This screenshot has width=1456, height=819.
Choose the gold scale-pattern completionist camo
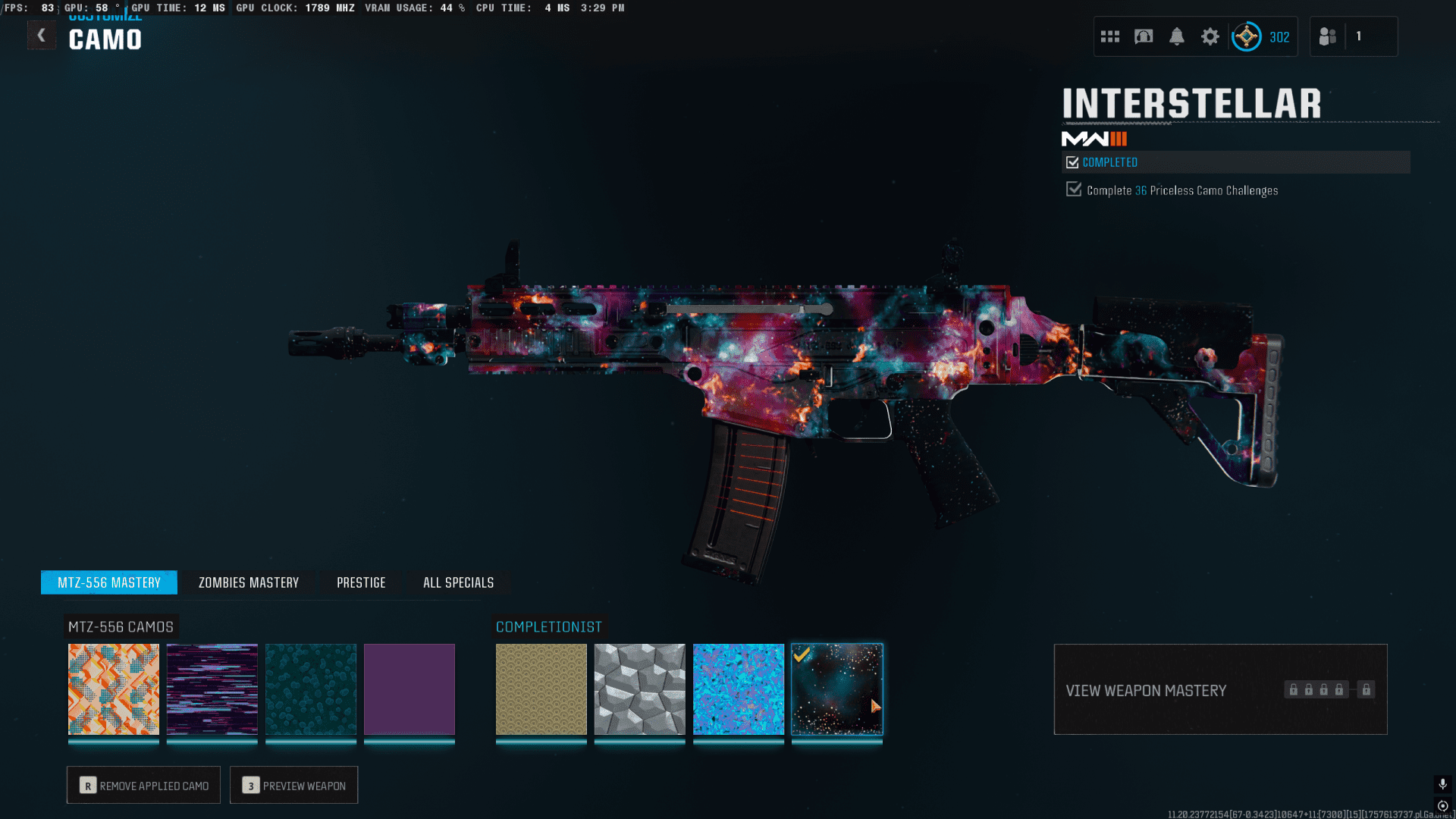[x=541, y=689]
